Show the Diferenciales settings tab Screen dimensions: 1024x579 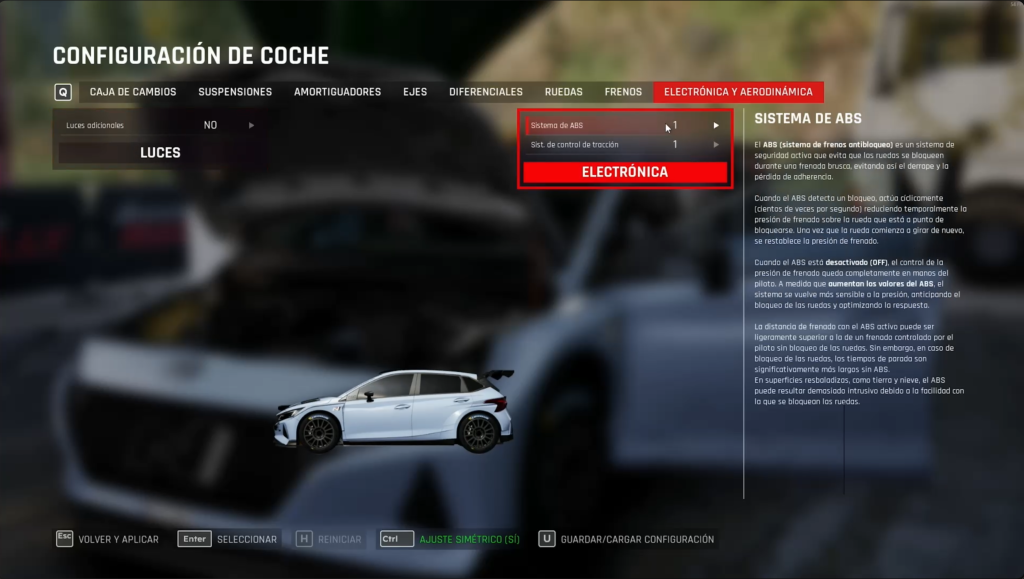tap(486, 92)
